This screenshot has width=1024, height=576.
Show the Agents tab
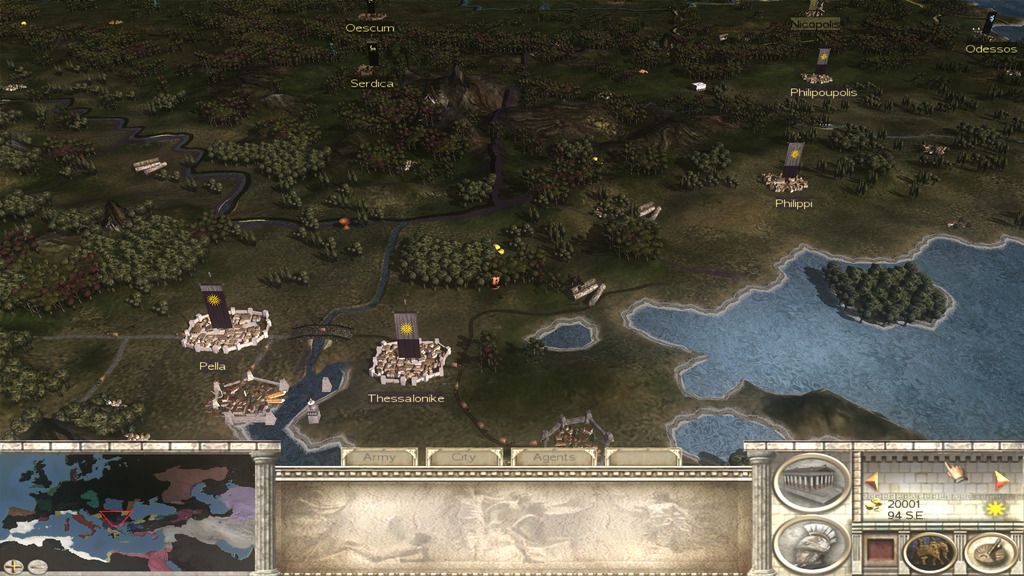coord(553,457)
